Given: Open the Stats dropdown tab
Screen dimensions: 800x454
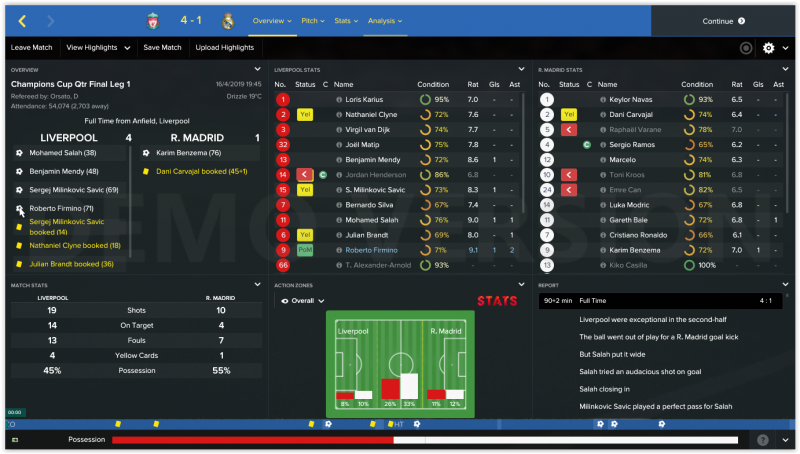Looking at the screenshot, I should (x=345, y=21).
